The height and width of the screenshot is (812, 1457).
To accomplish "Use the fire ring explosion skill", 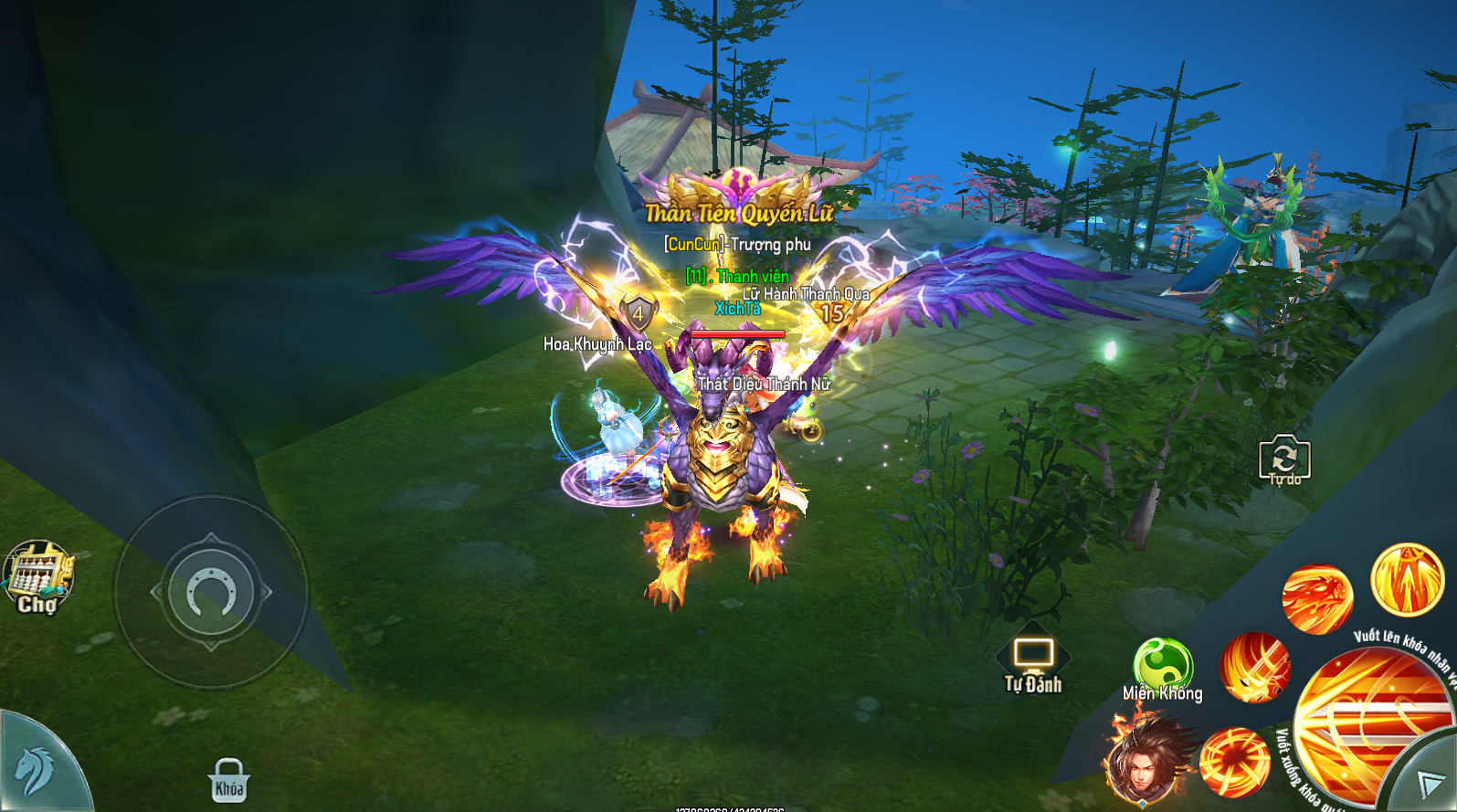I will pos(1234,762).
